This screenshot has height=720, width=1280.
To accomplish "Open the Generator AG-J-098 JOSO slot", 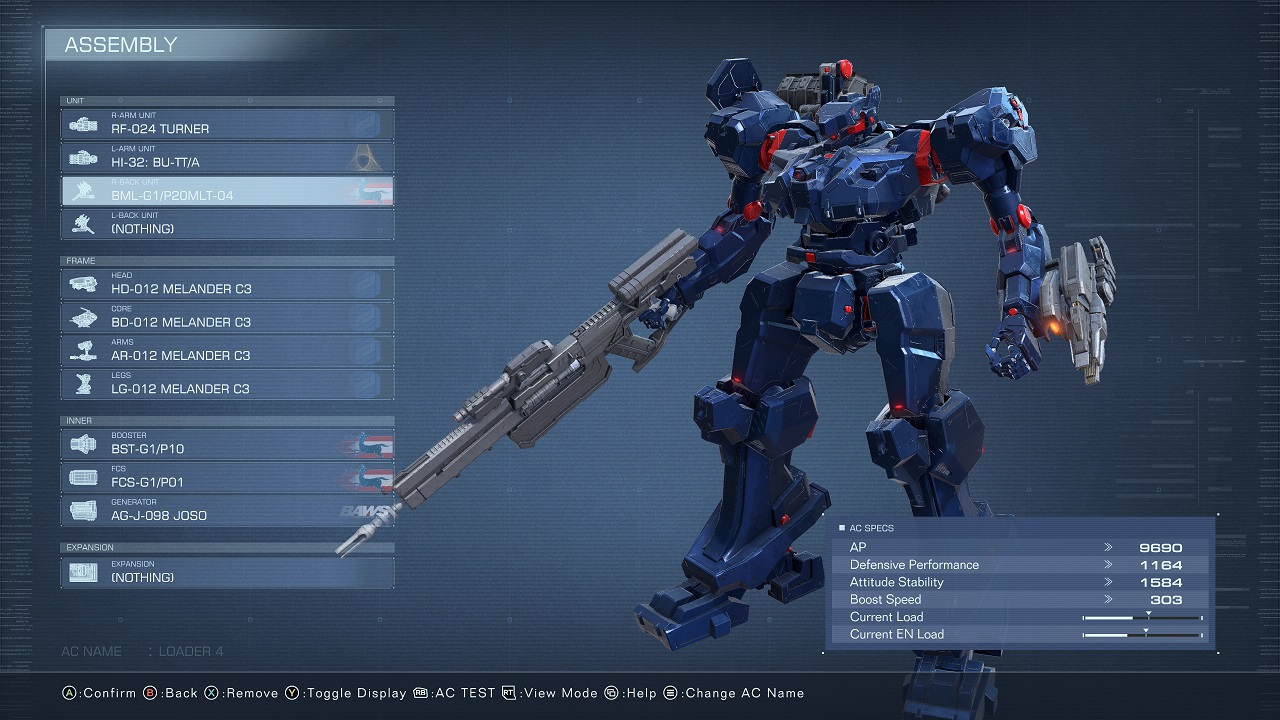I will pyautogui.click(x=228, y=510).
